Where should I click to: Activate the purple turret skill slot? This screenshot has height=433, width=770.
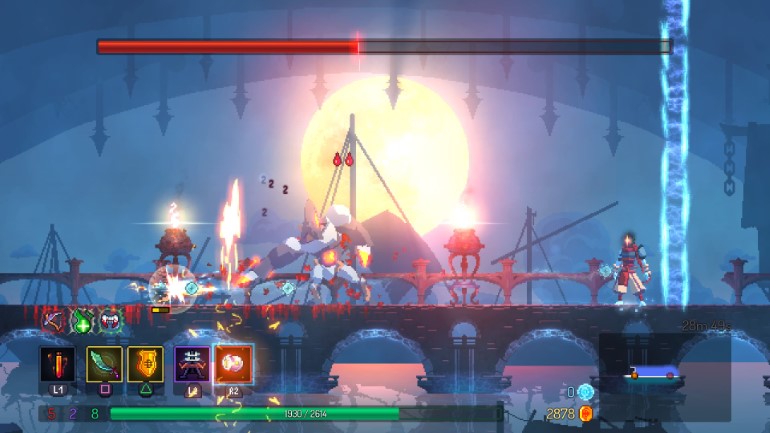(x=192, y=363)
